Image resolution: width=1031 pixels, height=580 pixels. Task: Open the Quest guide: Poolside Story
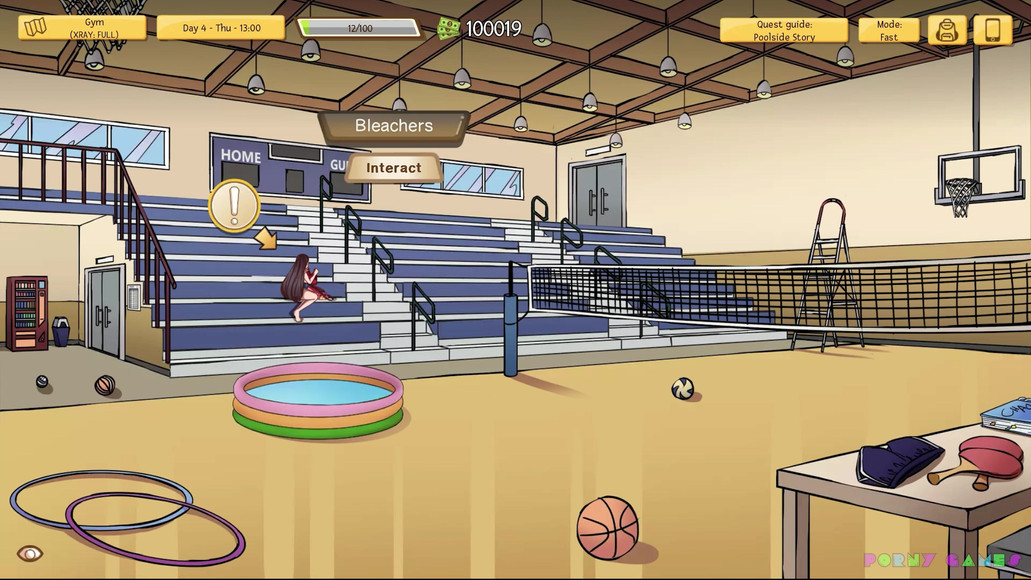784,30
